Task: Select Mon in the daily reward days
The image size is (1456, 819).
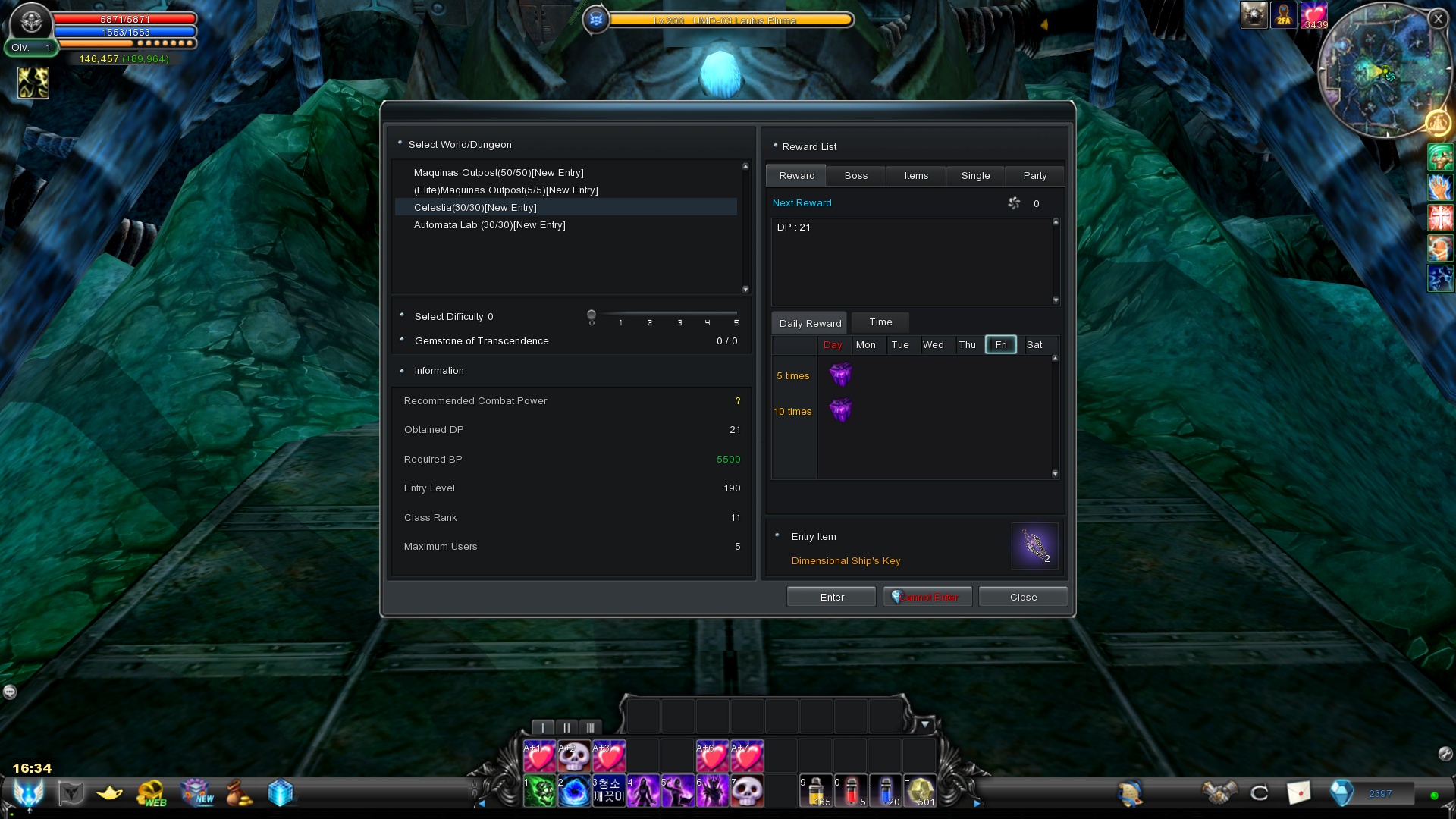Action: click(x=865, y=345)
